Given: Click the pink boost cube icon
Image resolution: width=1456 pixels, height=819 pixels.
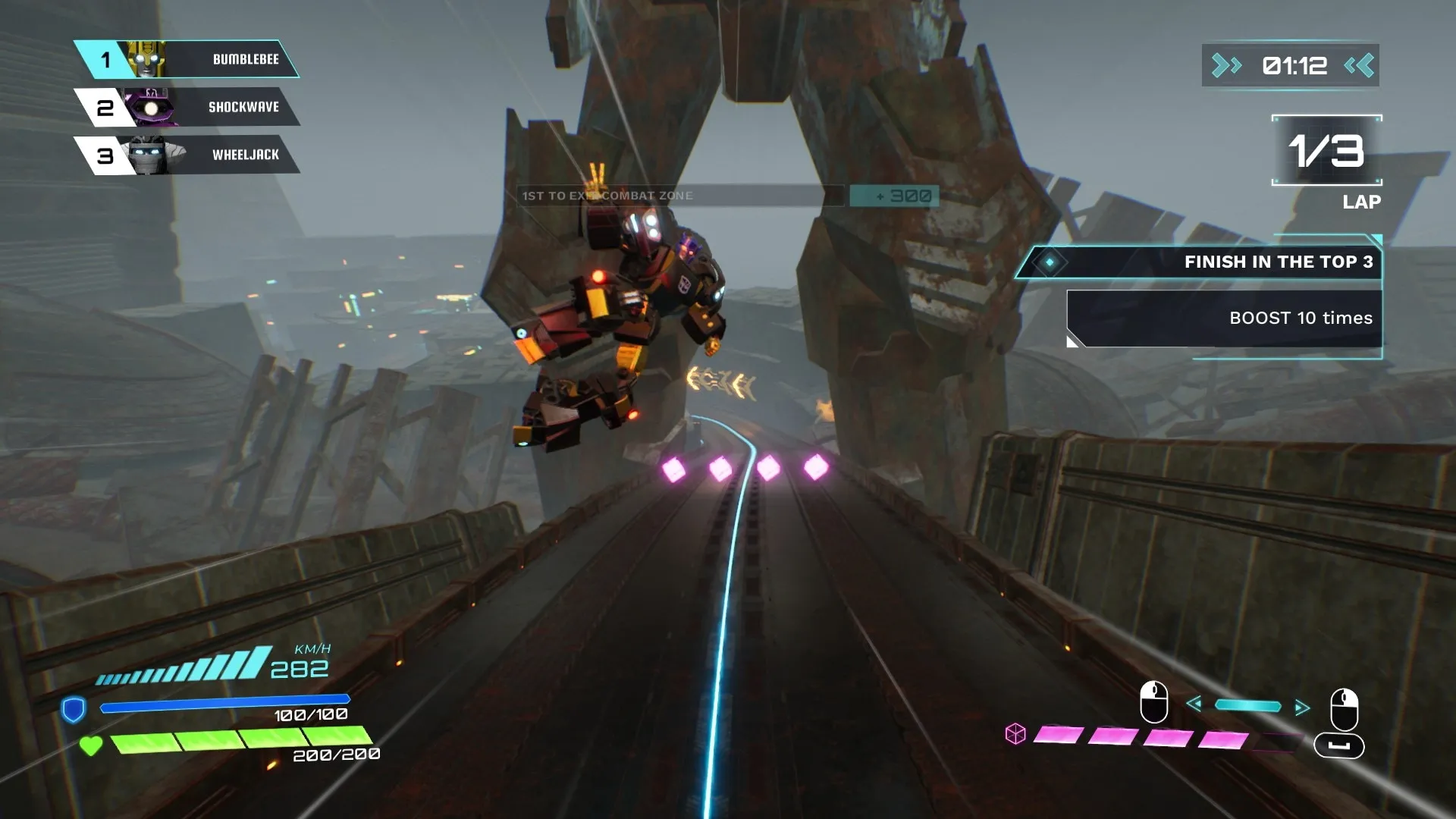Looking at the screenshot, I should pyautogui.click(x=1015, y=734).
